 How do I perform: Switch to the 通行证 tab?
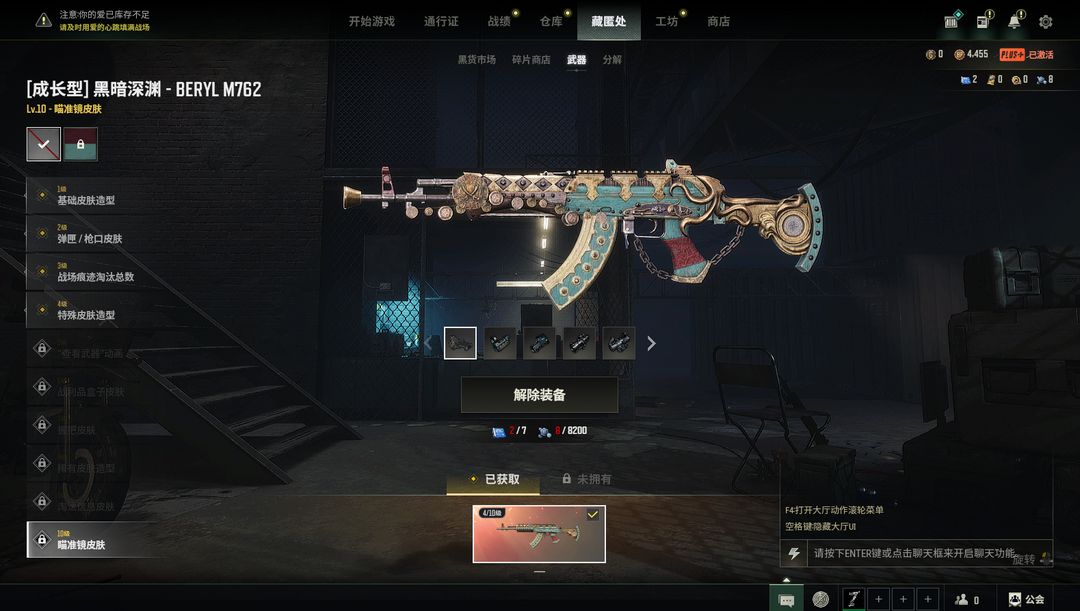(441, 21)
